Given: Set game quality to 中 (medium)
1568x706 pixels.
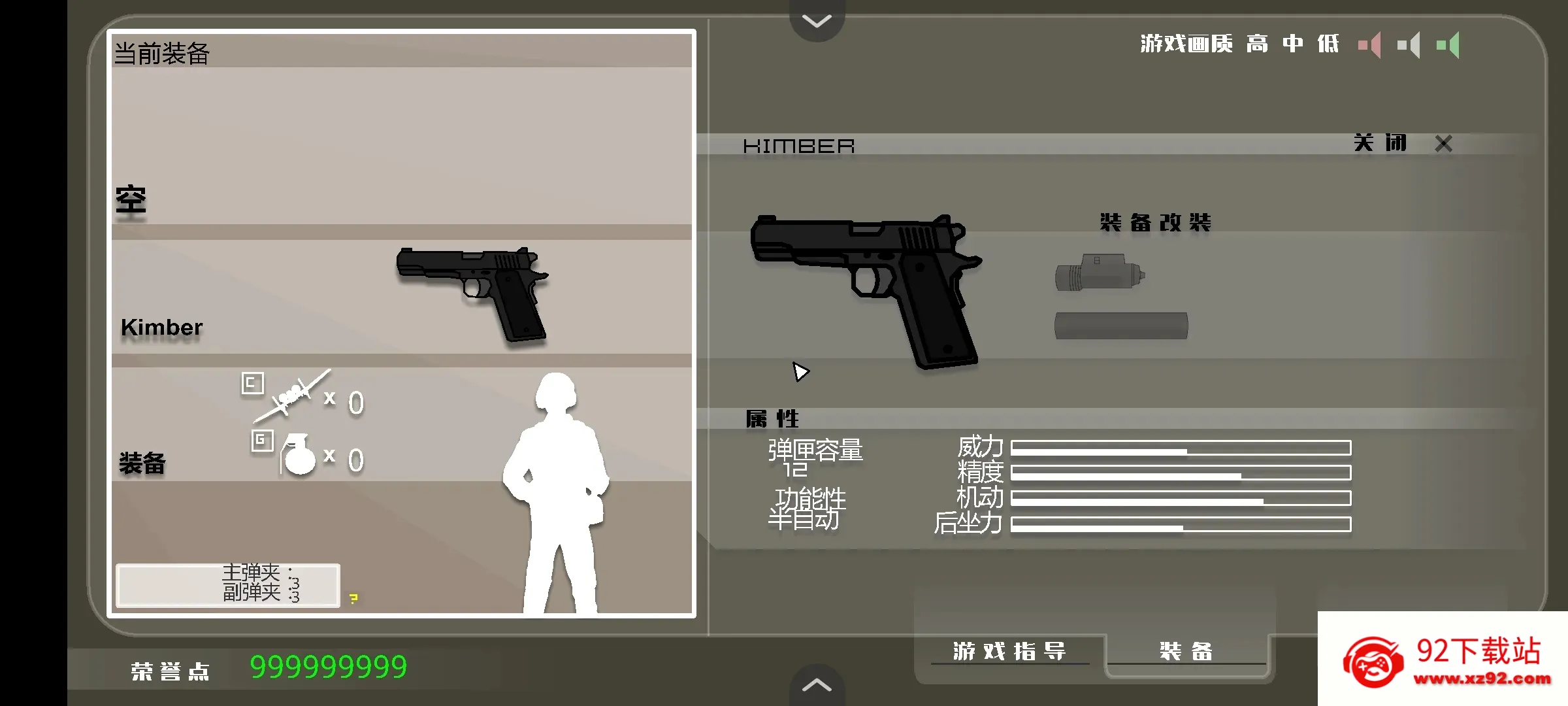Looking at the screenshot, I should (x=1292, y=44).
